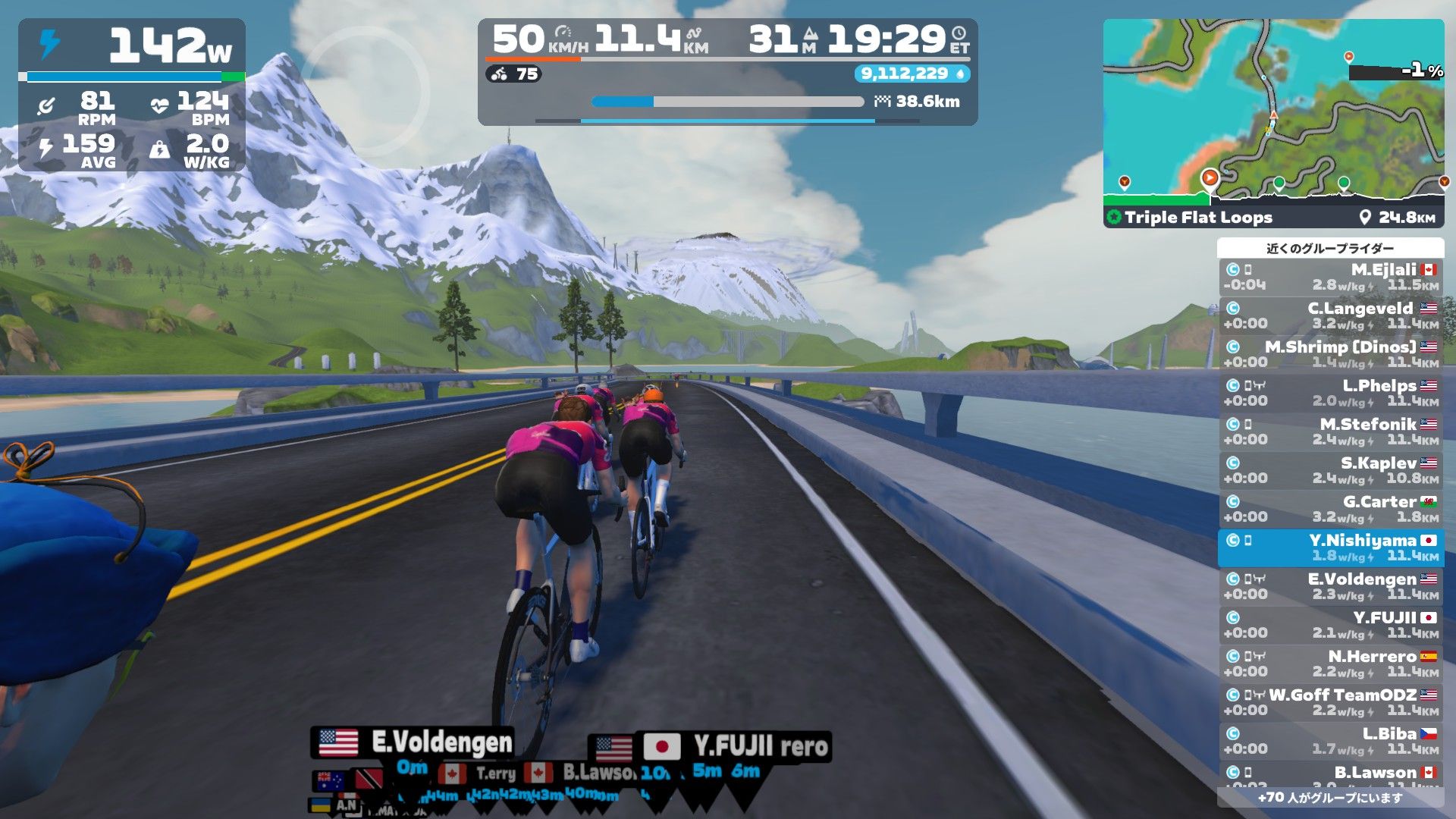Viewport: 1456px width, 819px height.
Task: Click the M.Stefonik rider entry
Action: click(1331, 432)
